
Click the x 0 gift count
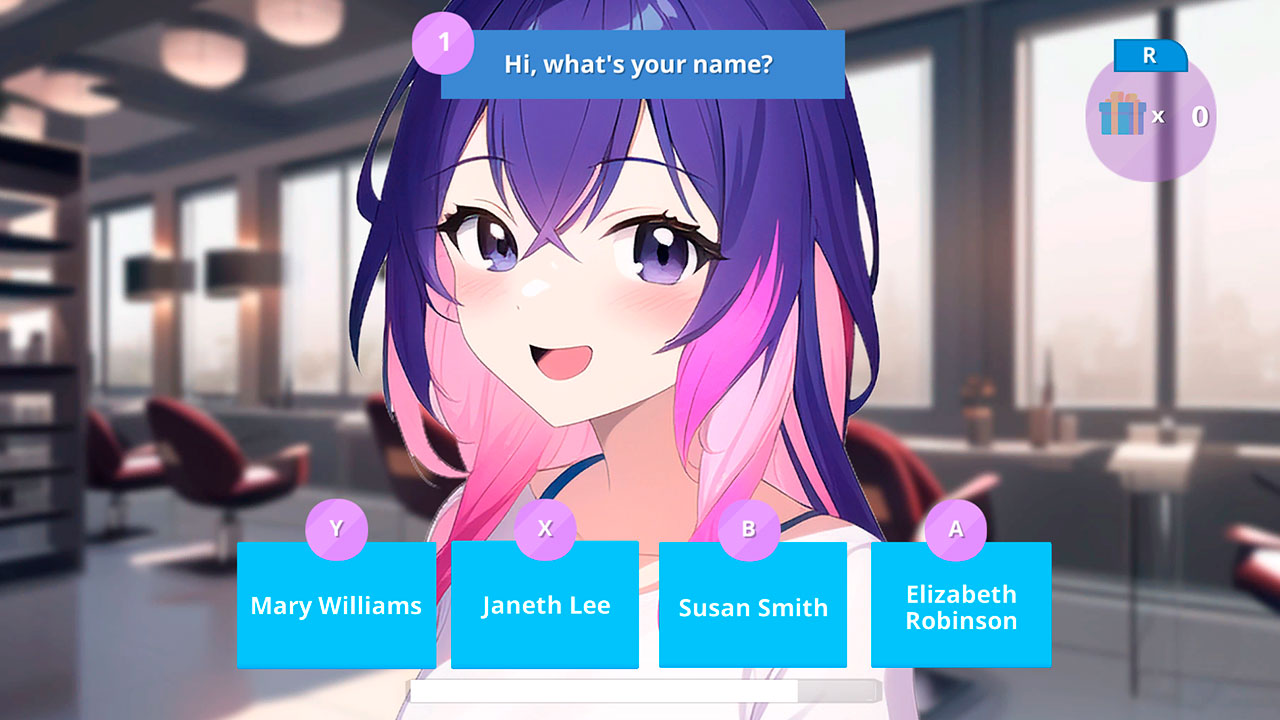(1178, 119)
